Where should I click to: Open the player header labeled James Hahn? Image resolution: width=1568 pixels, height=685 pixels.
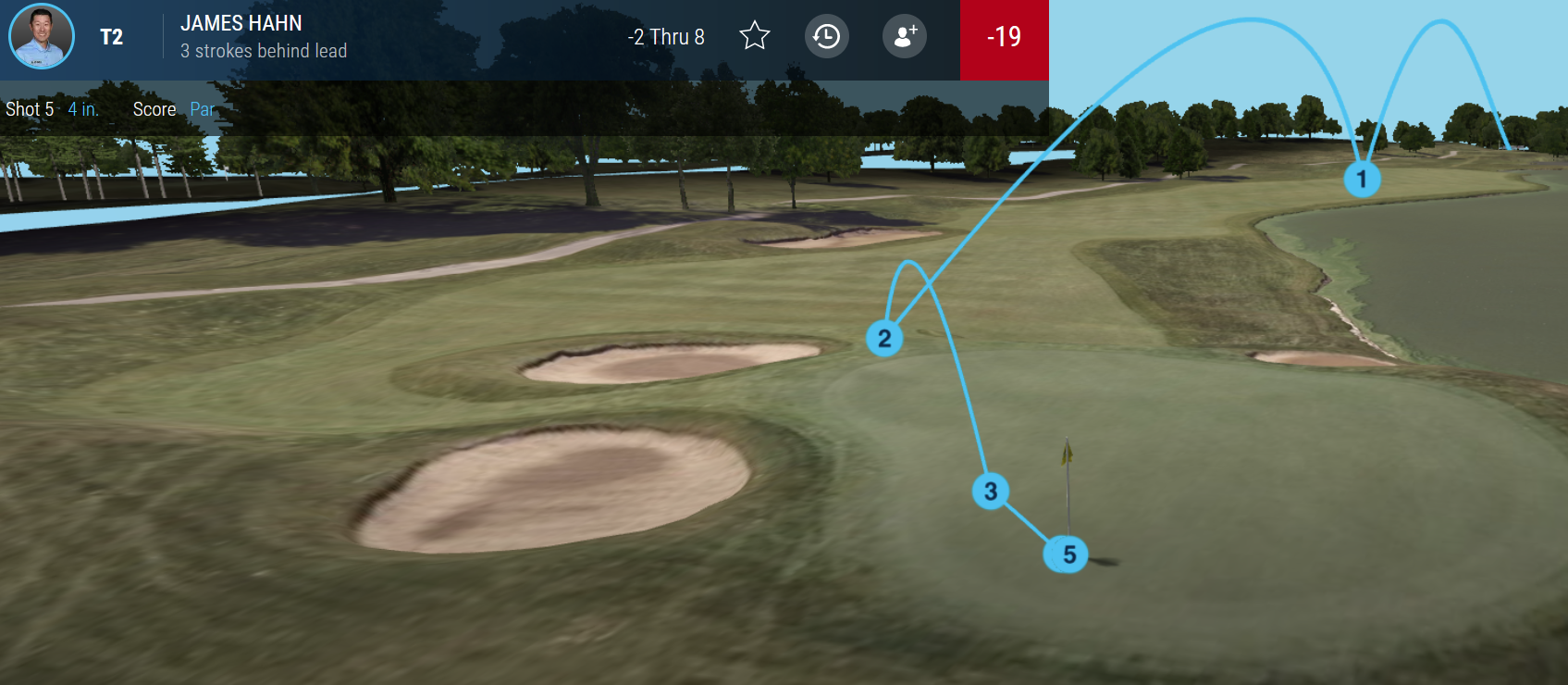tap(240, 24)
